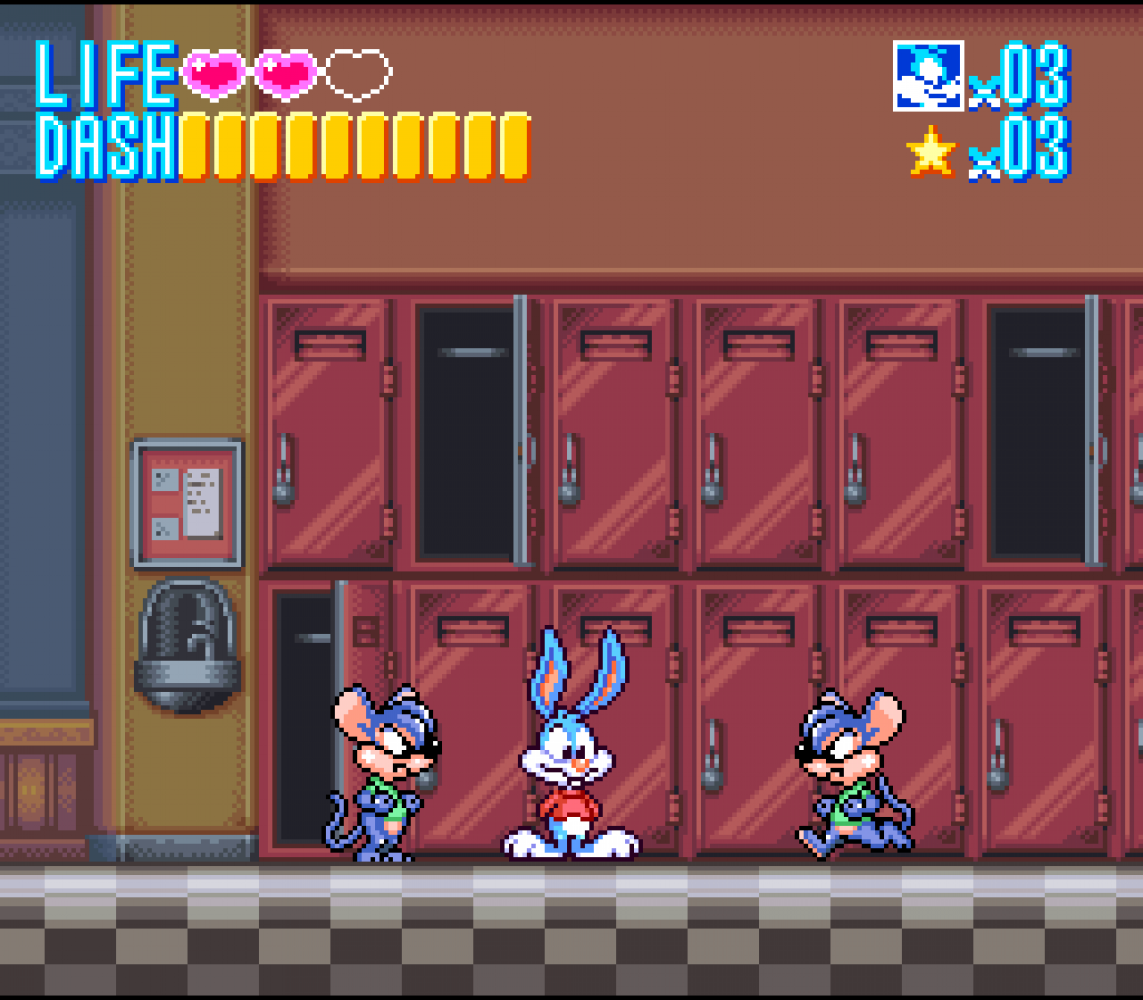1143x1000 pixels.
Task: Click the gold star counter icon
Action: [x=931, y=151]
